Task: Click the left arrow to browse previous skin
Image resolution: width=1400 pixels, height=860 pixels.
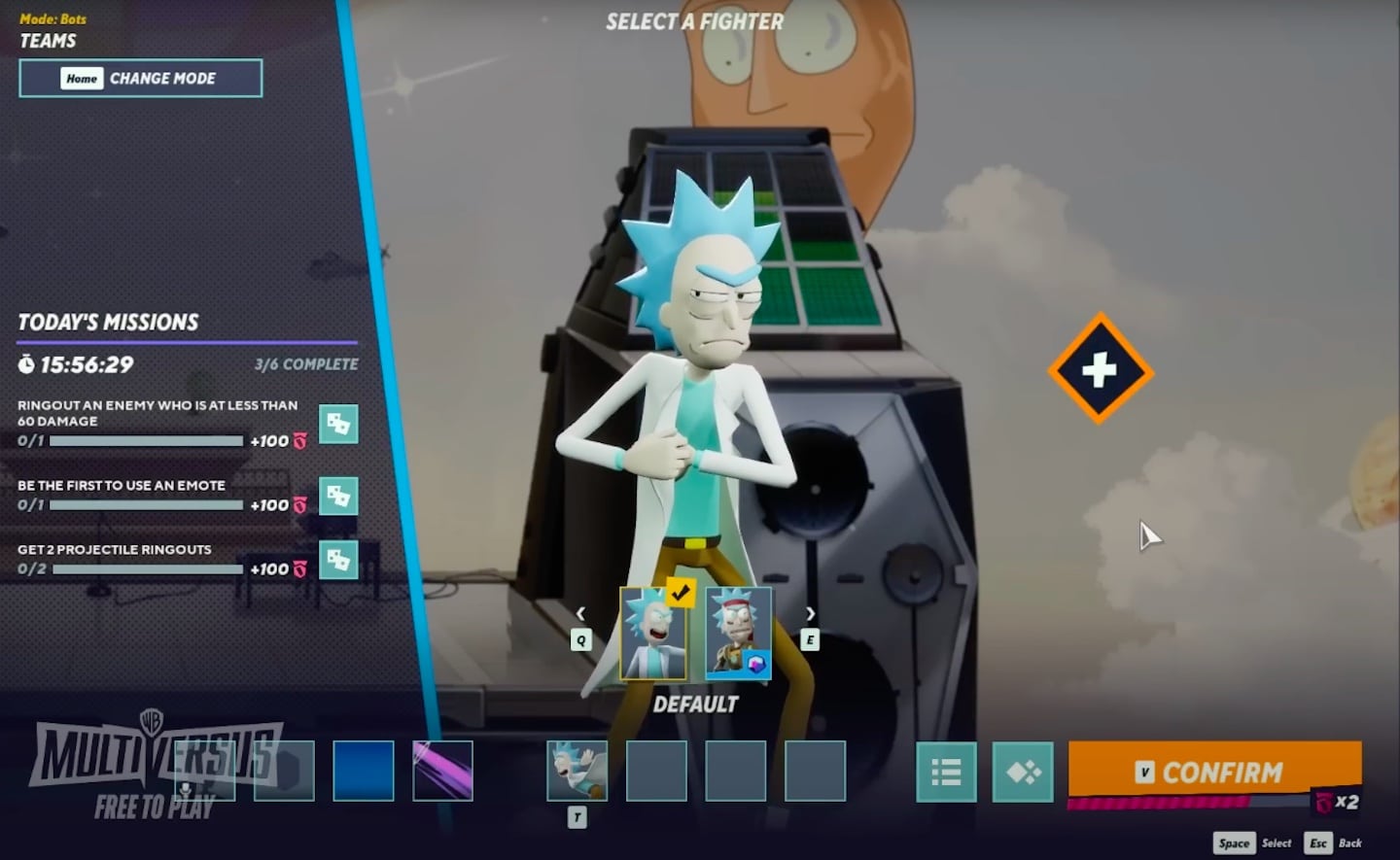Action: 580,613
